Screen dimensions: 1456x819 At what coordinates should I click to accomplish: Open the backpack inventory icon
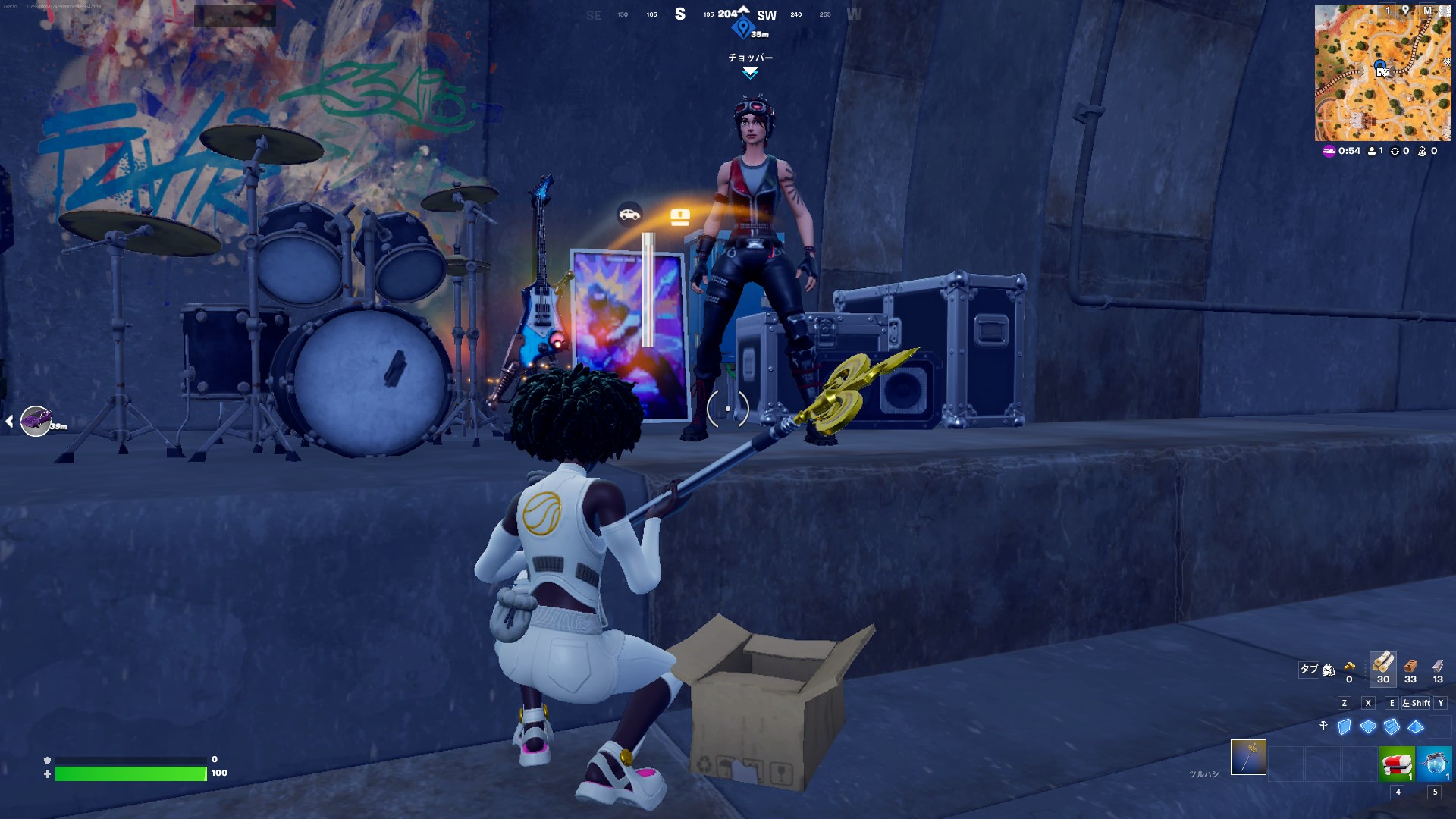click(1329, 670)
